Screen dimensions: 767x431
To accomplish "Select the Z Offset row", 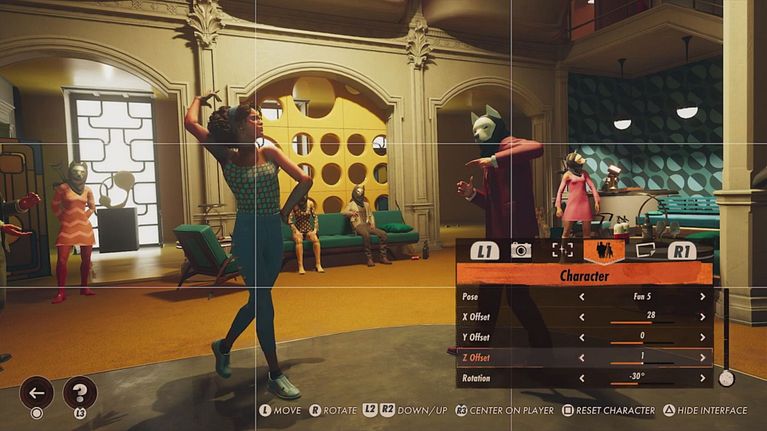I will point(520,358).
